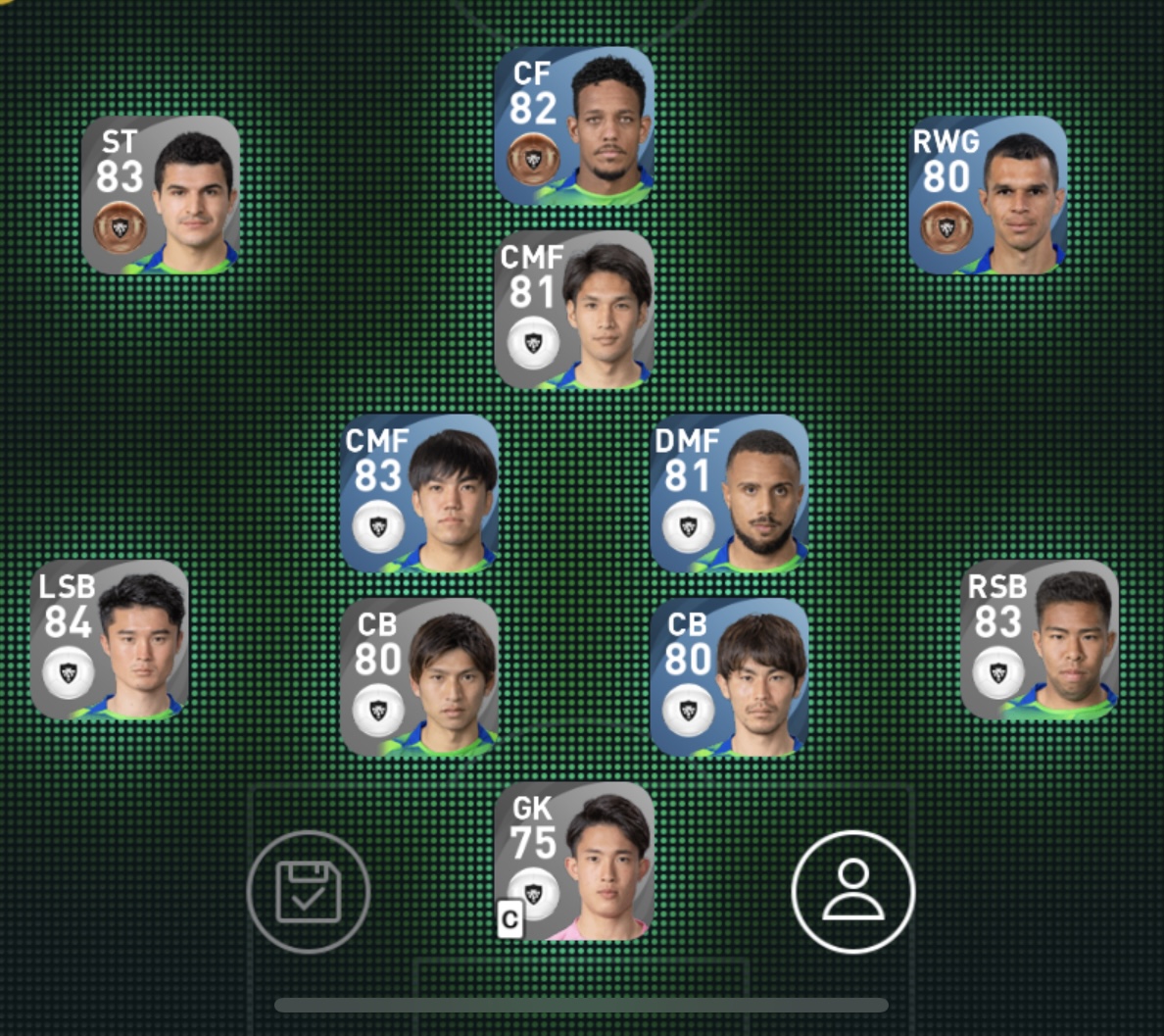
Task: Choose the CF 82 player card
Action: [x=574, y=126]
